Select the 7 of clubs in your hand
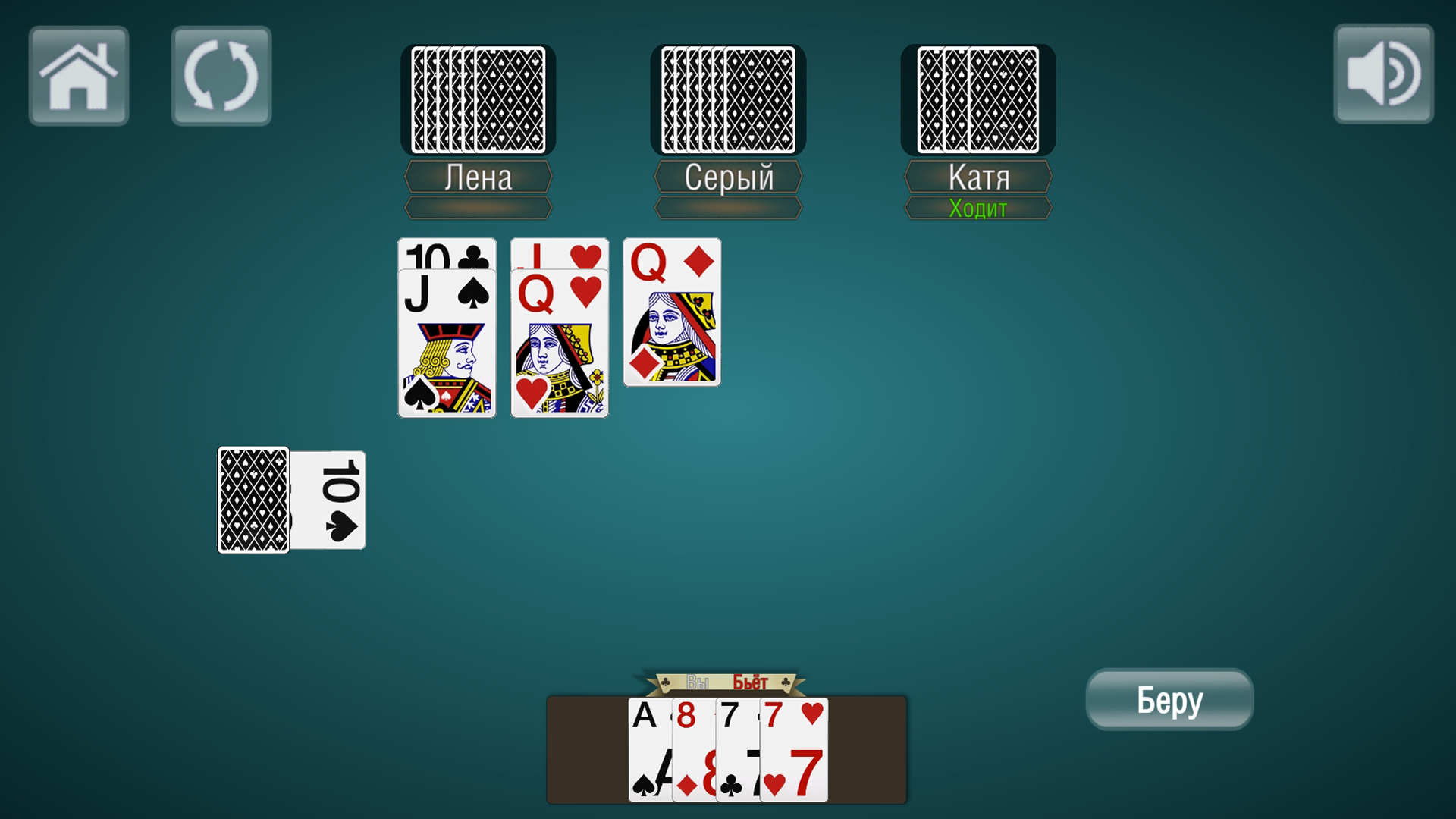 [x=737, y=751]
